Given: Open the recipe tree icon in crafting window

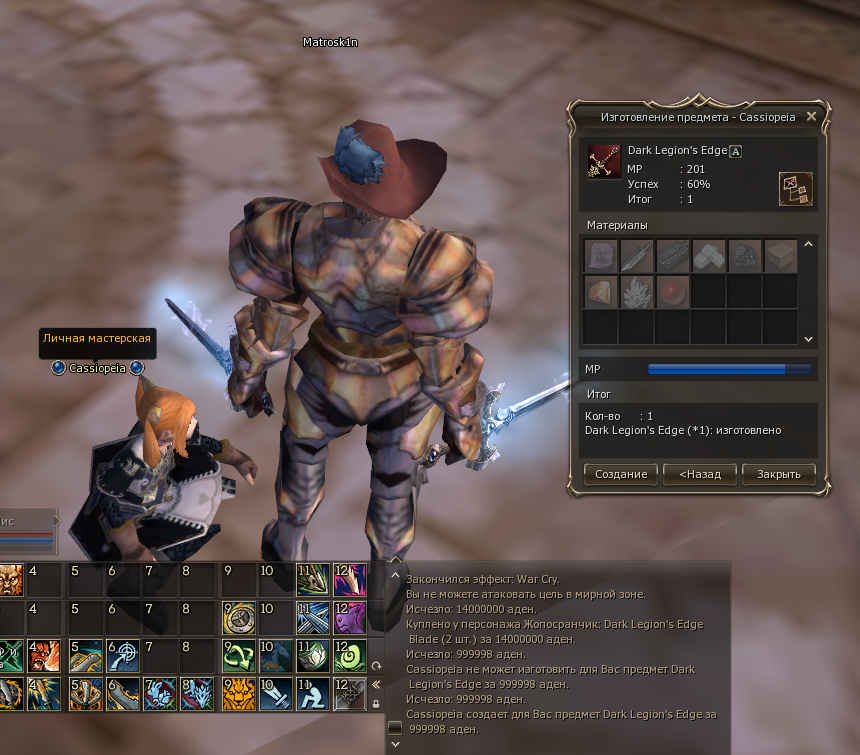Looking at the screenshot, I should coord(795,188).
